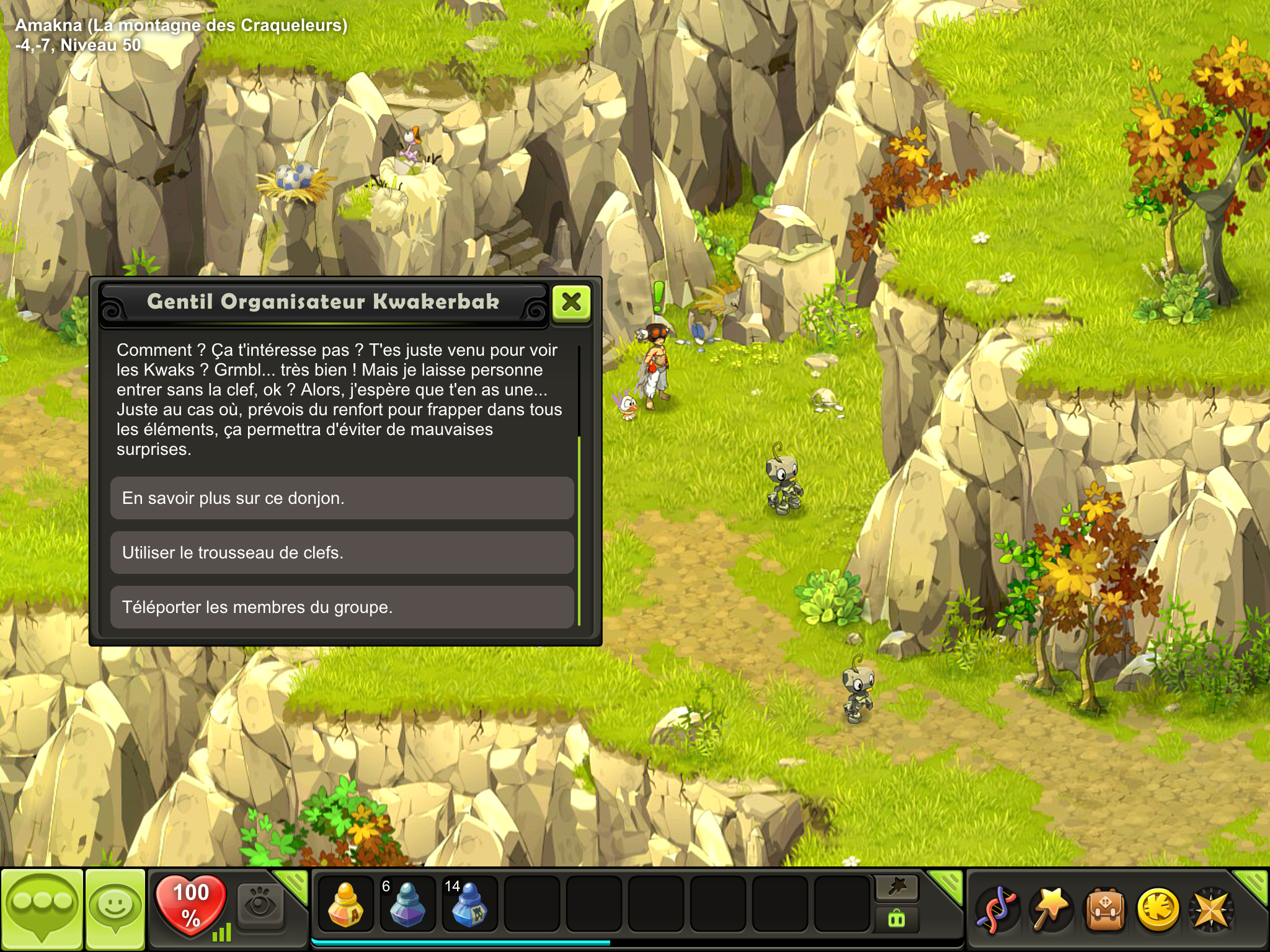Switch hotbar to the green bag items tab

pyautogui.click(x=897, y=919)
